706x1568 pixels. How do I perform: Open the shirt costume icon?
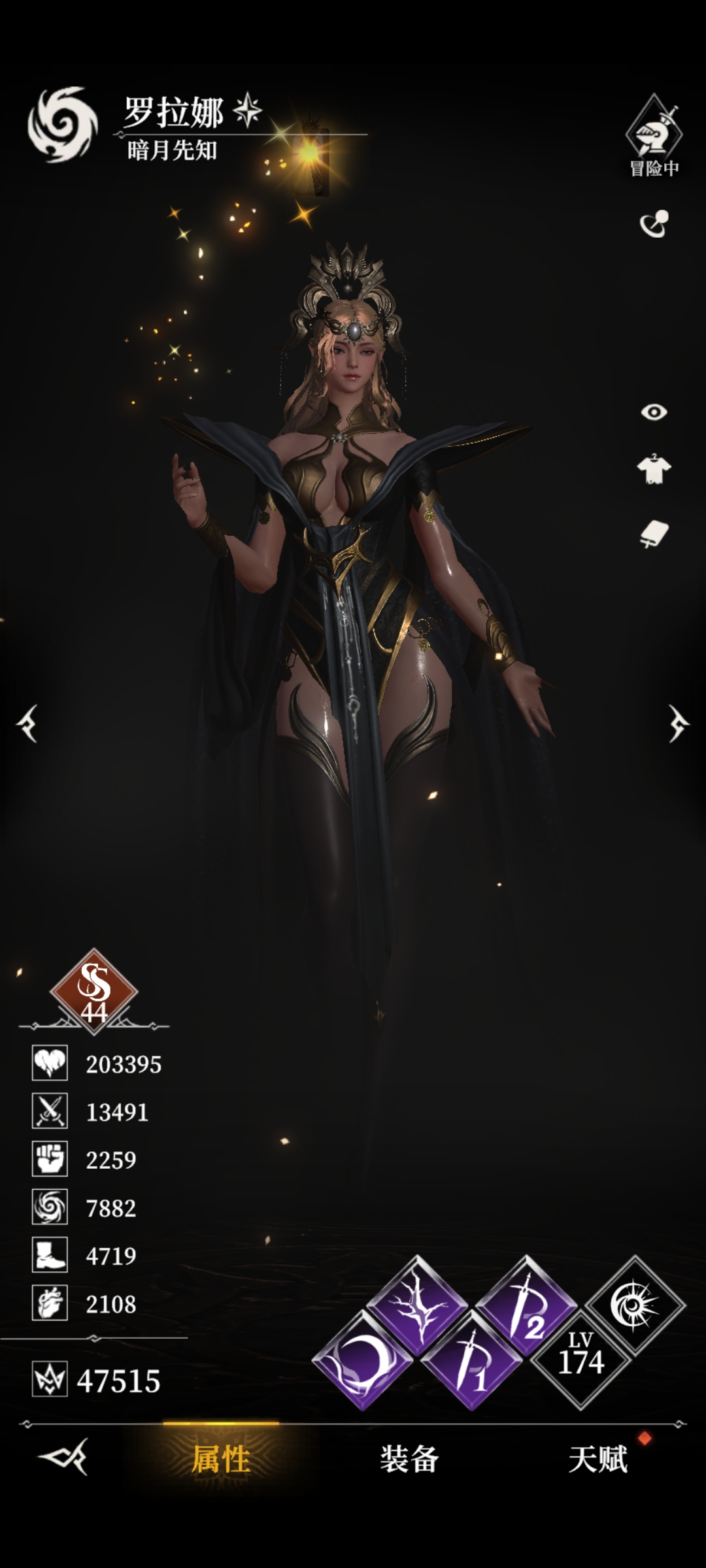(x=654, y=469)
